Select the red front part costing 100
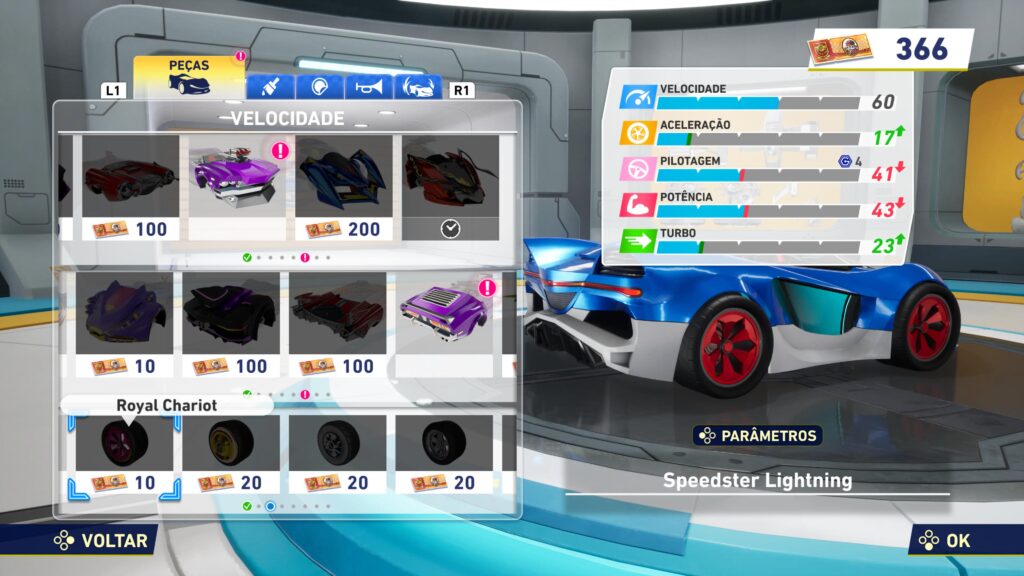 coord(130,187)
